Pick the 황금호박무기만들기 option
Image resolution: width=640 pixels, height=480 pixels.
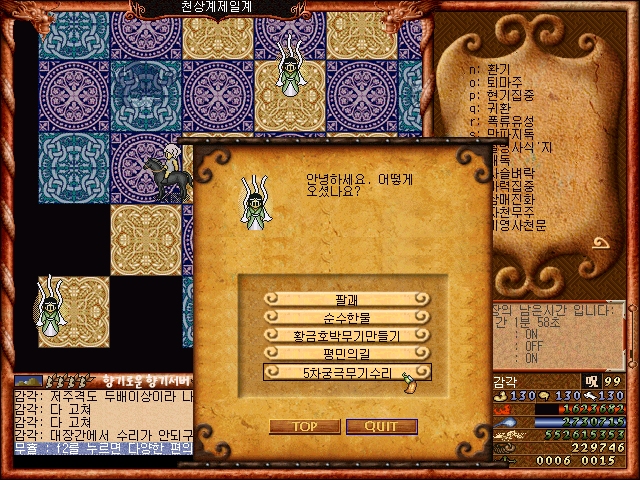347,335
